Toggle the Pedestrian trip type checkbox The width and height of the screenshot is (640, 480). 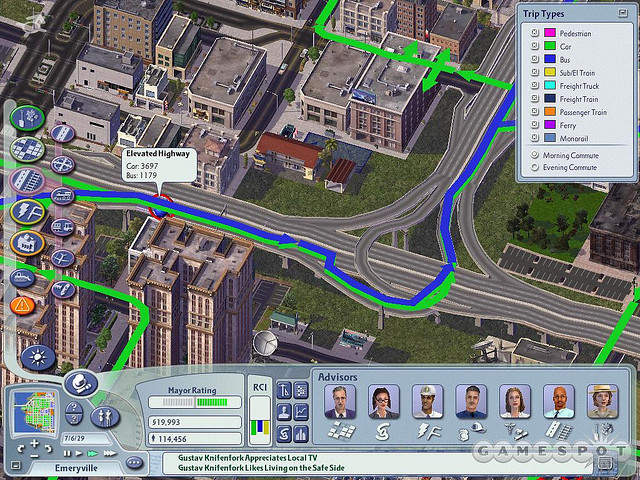coord(535,33)
